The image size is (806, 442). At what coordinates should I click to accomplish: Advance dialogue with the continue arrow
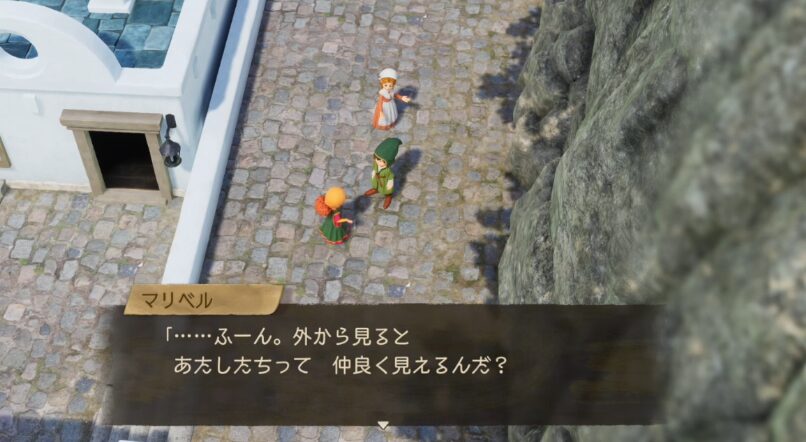click(382, 425)
